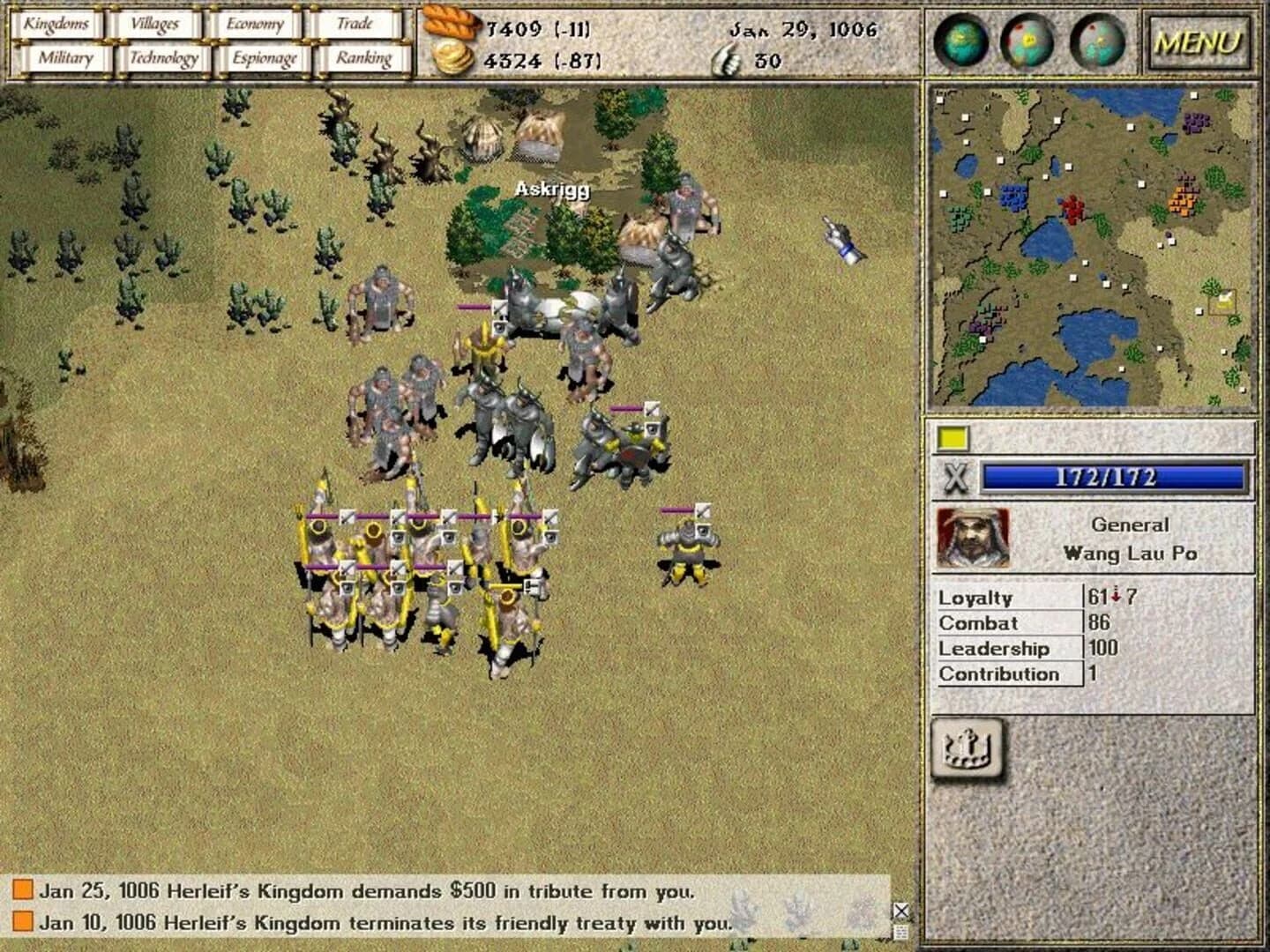Toggle the rightmost globe map-mode icon
Screen dimensions: 1270x952
(x=1096, y=41)
